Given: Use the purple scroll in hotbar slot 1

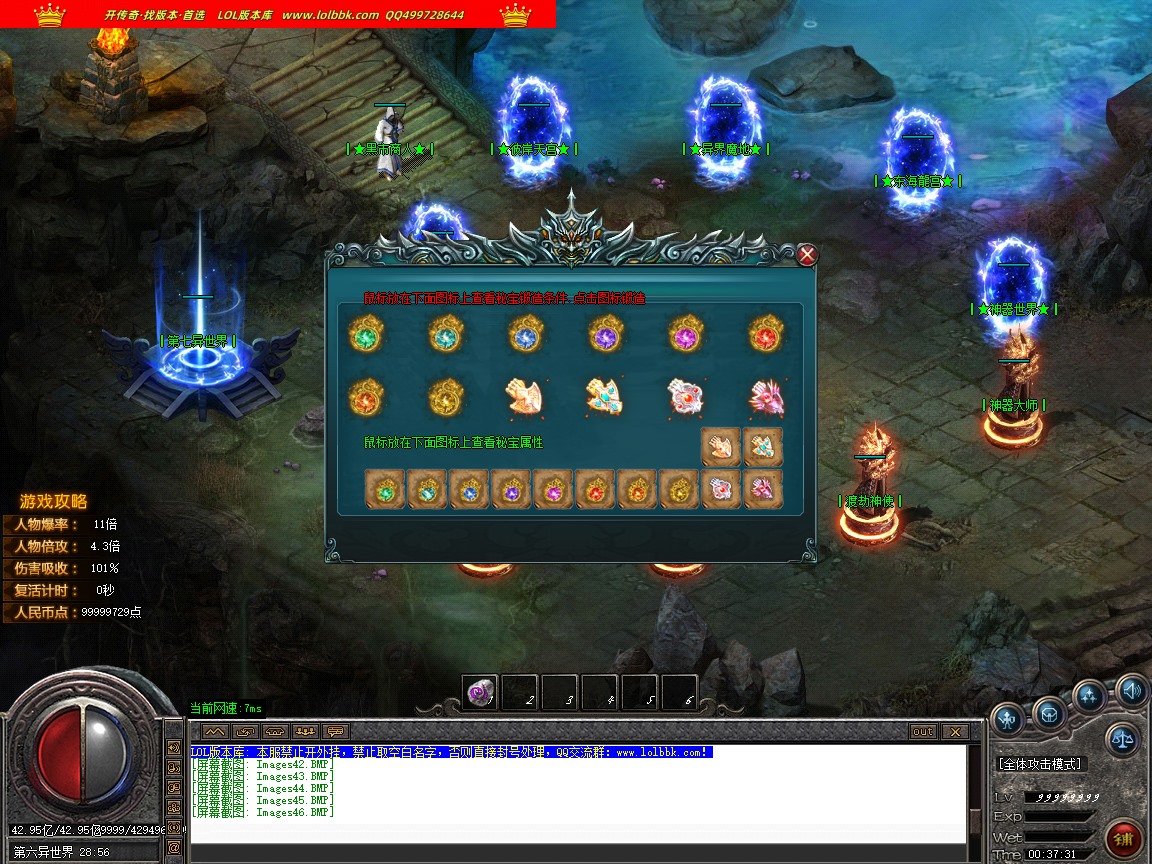Looking at the screenshot, I should point(479,692).
